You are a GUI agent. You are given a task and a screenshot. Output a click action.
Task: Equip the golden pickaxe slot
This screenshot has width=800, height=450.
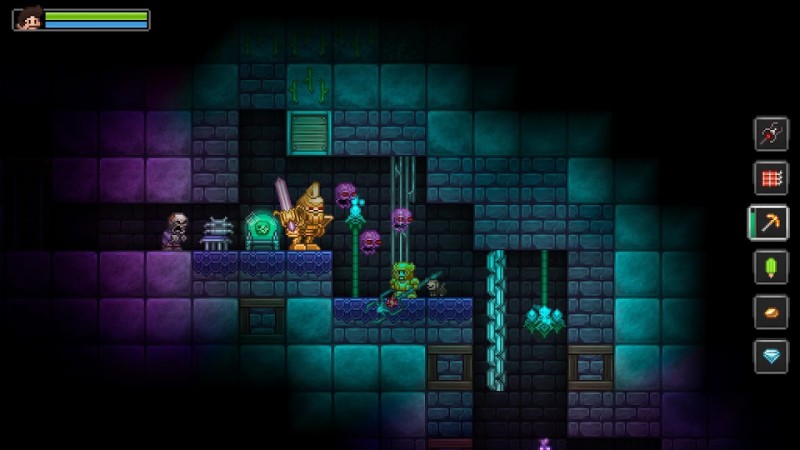(x=770, y=223)
